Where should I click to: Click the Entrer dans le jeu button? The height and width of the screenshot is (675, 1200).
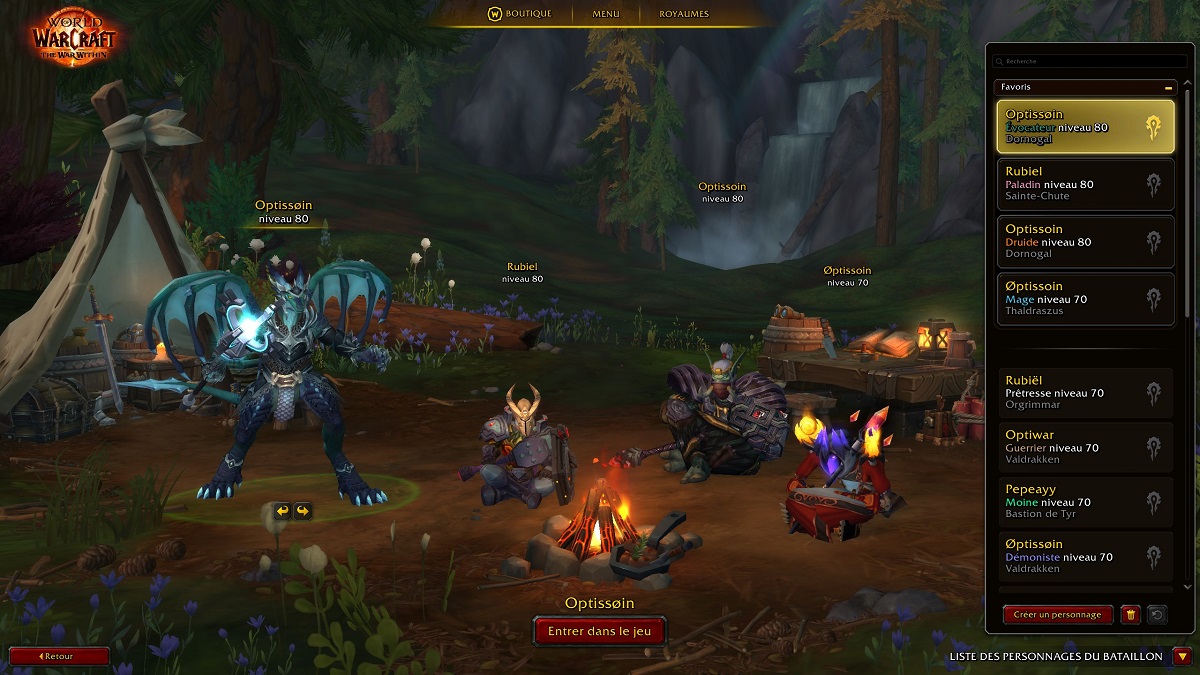(x=599, y=631)
